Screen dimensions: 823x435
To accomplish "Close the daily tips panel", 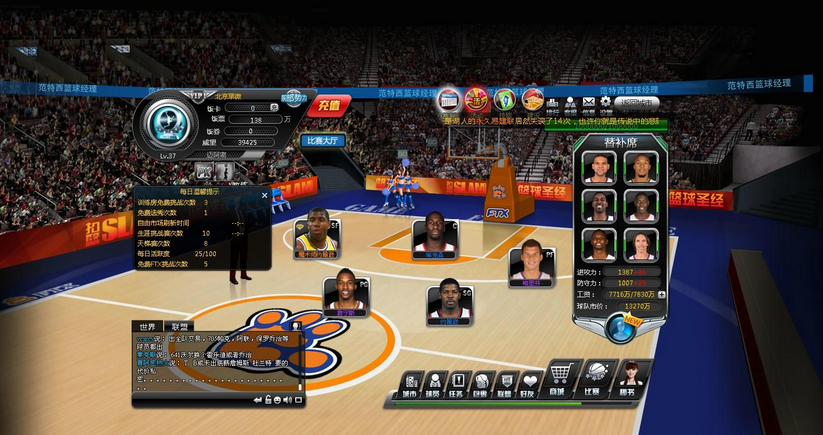I will point(265,194).
